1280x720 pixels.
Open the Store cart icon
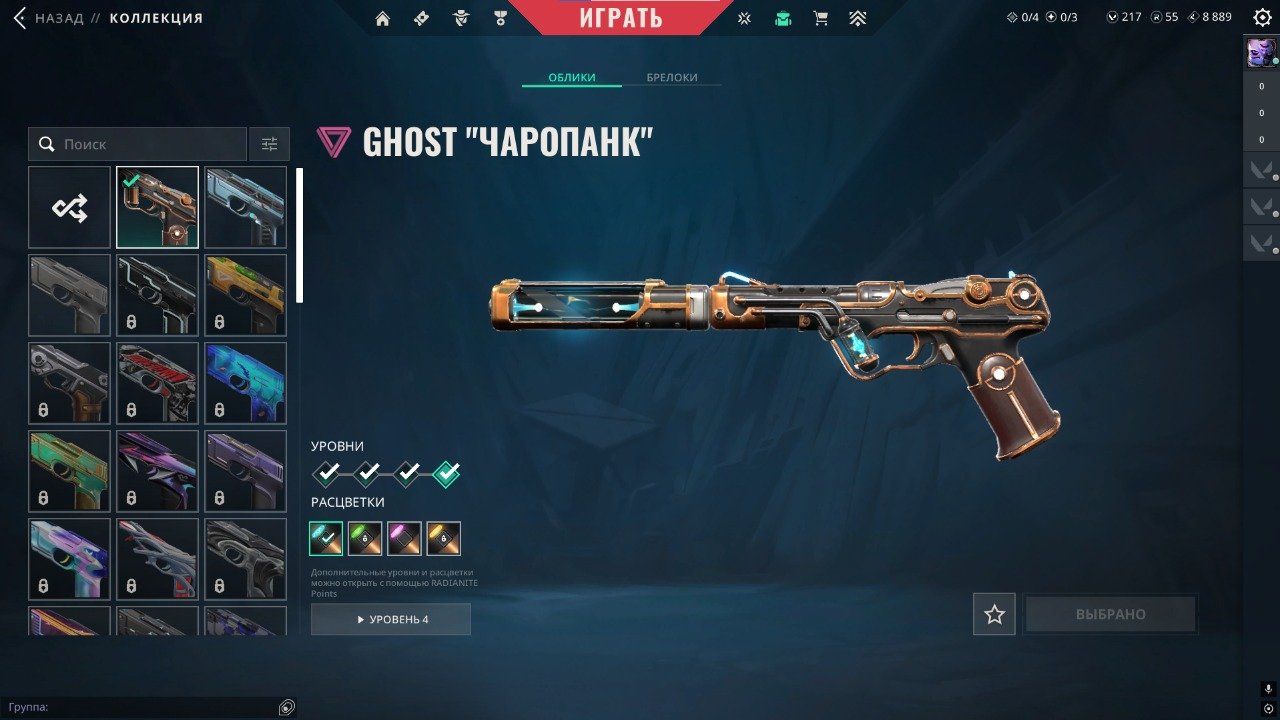[820, 18]
